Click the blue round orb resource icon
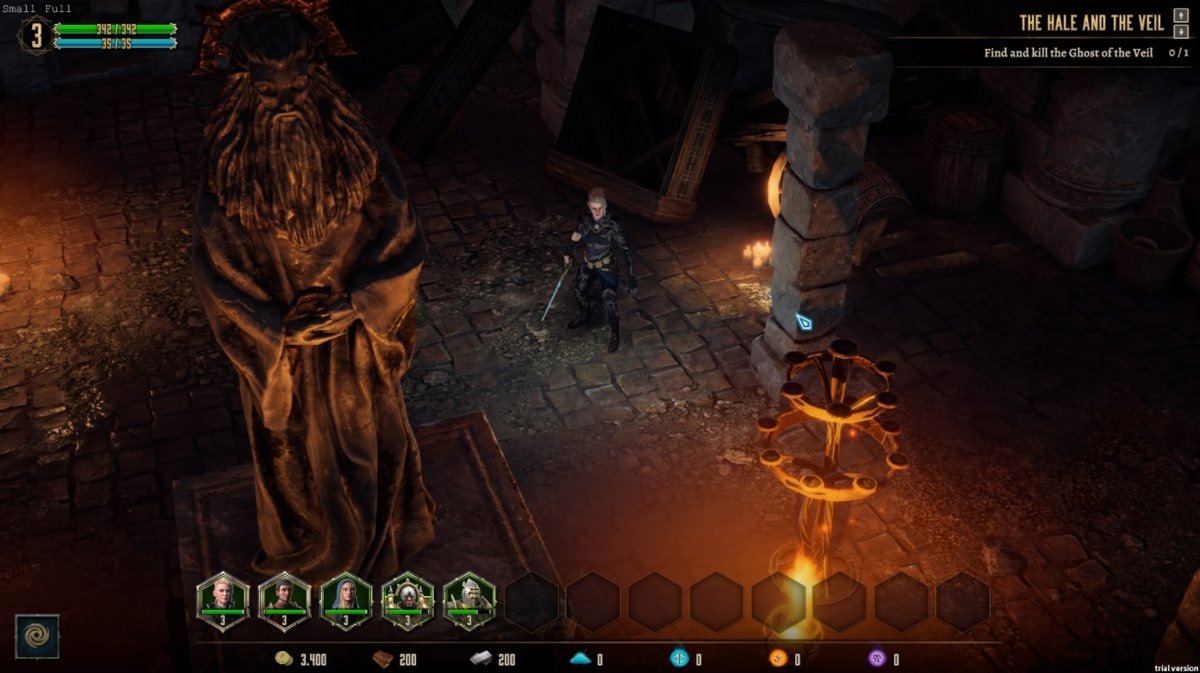The image size is (1200, 673). click(679, 659)
